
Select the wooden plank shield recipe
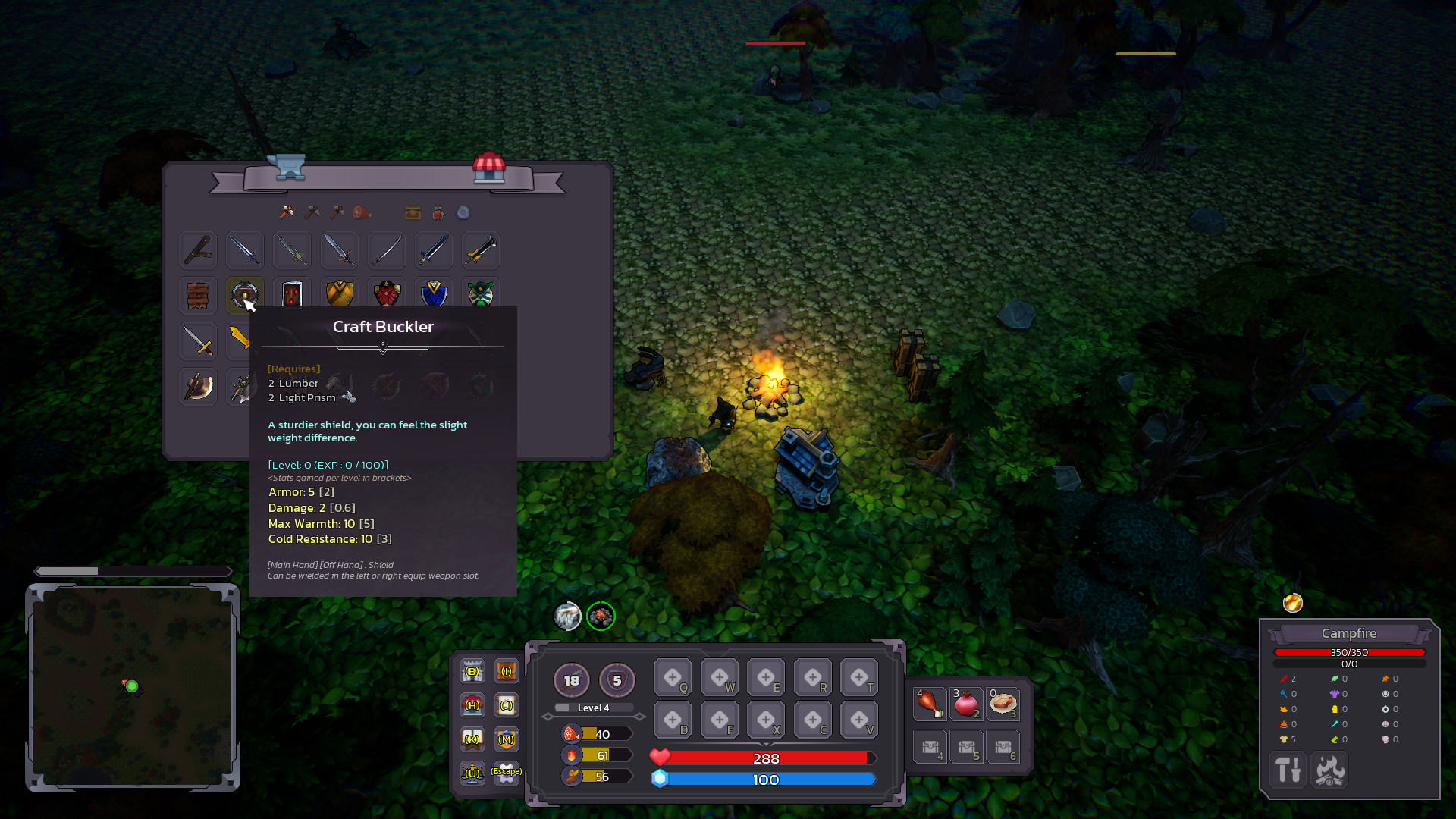click(197, 296)
